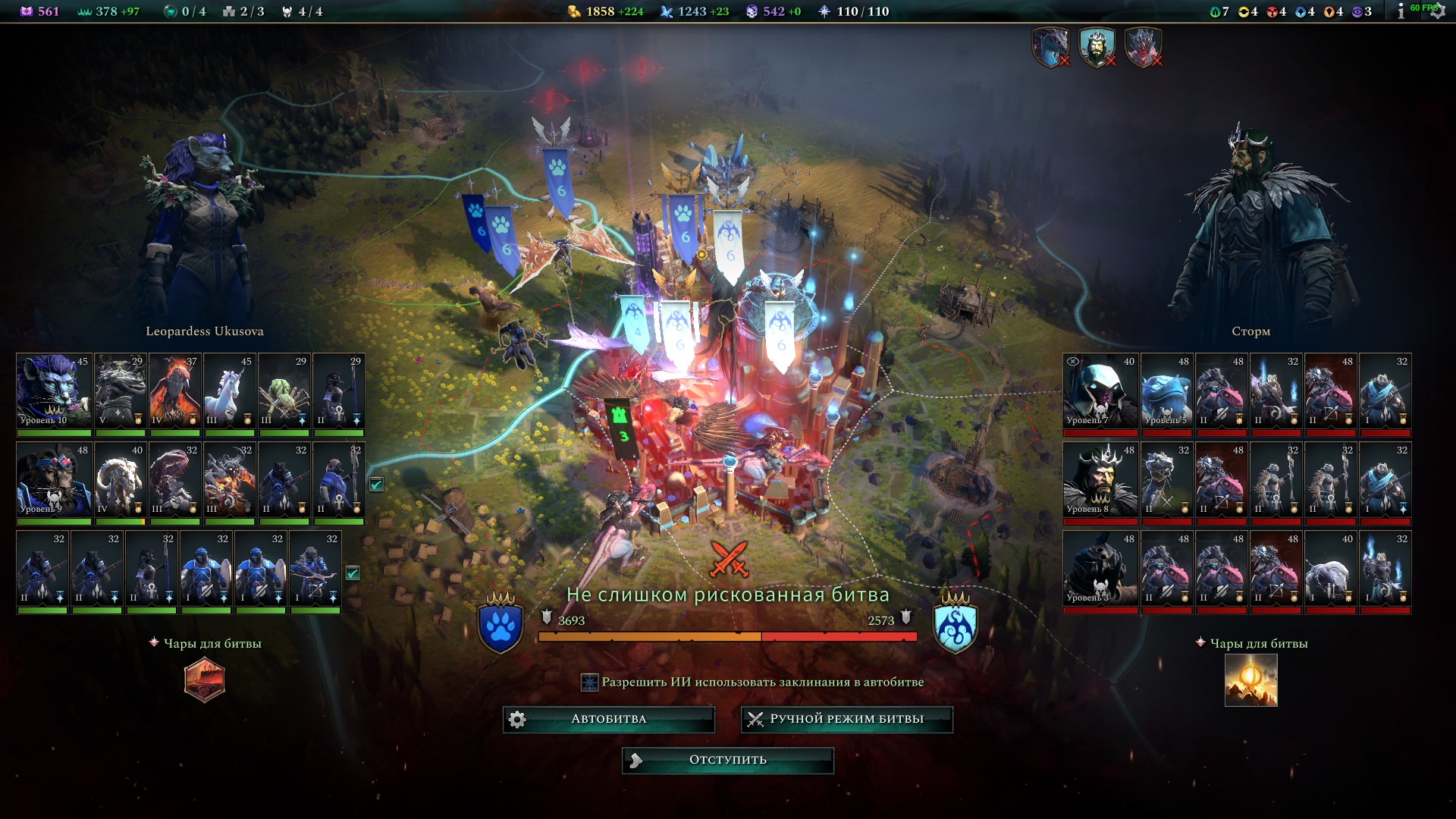This screenshot has width=1456, height=819.
Task: Click the bearded king ruler portrait
Action: pyautogui.click(x=1097, y=47)
